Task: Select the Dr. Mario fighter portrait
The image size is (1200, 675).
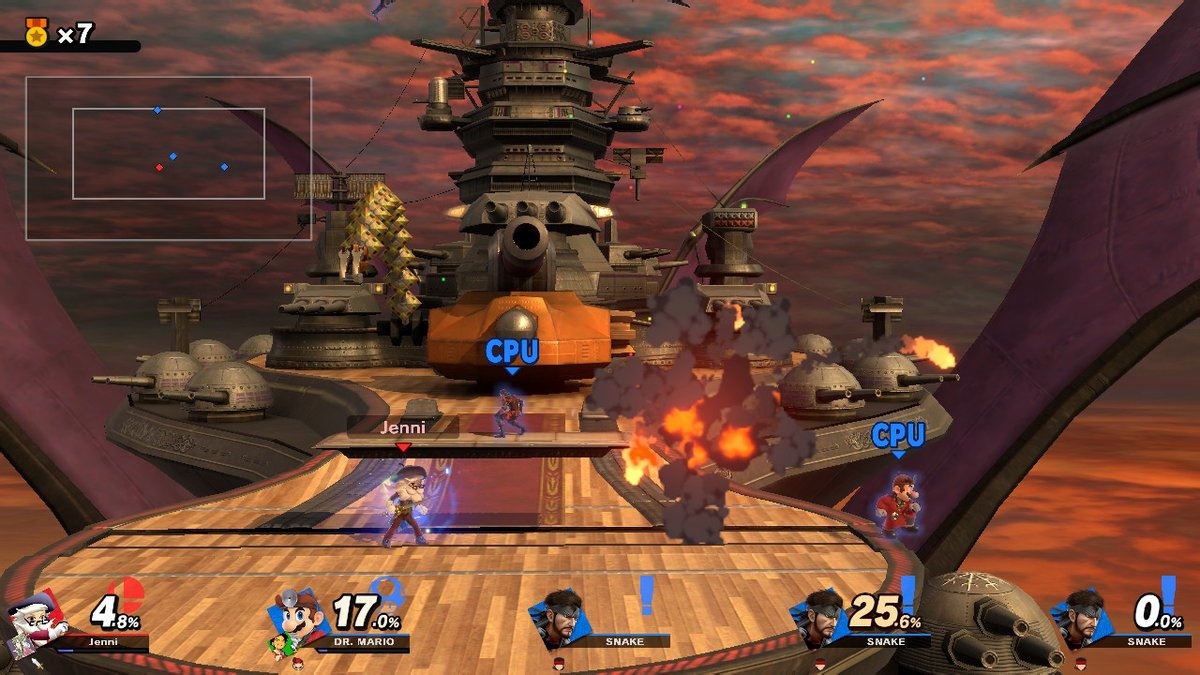Action: [298, 618]
